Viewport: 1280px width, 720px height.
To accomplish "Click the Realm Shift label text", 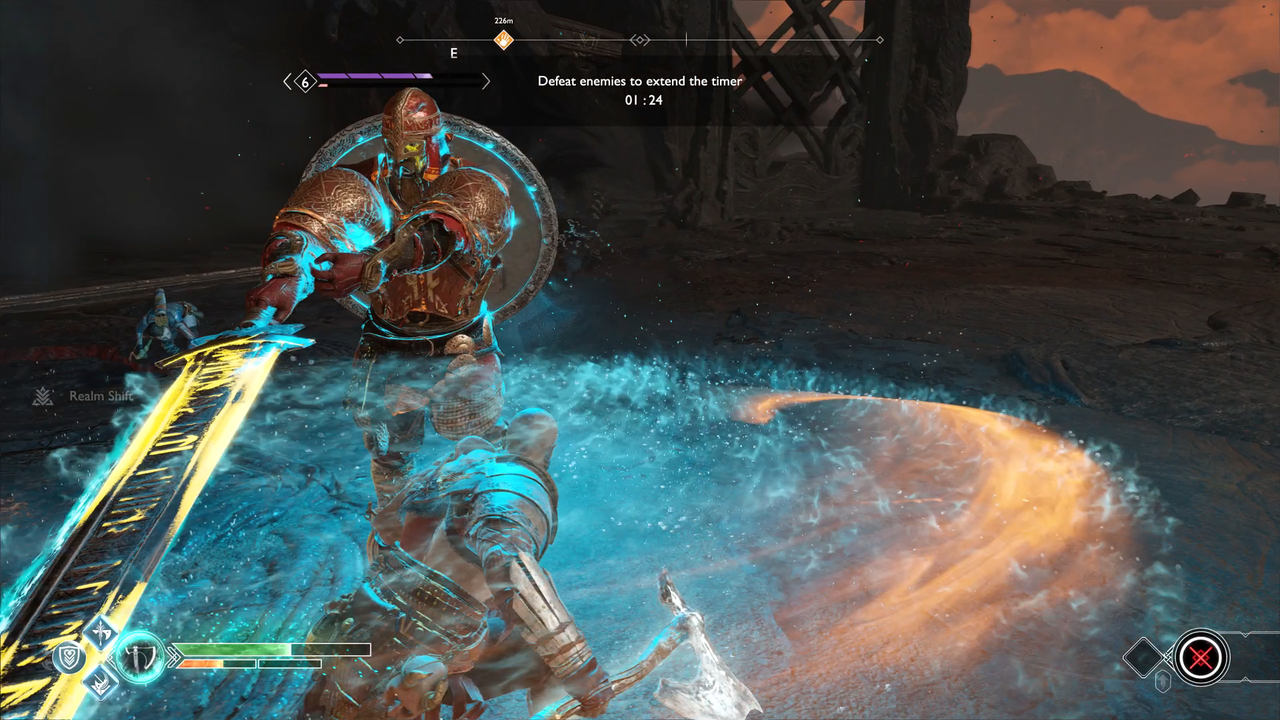I will coord(100,396).
